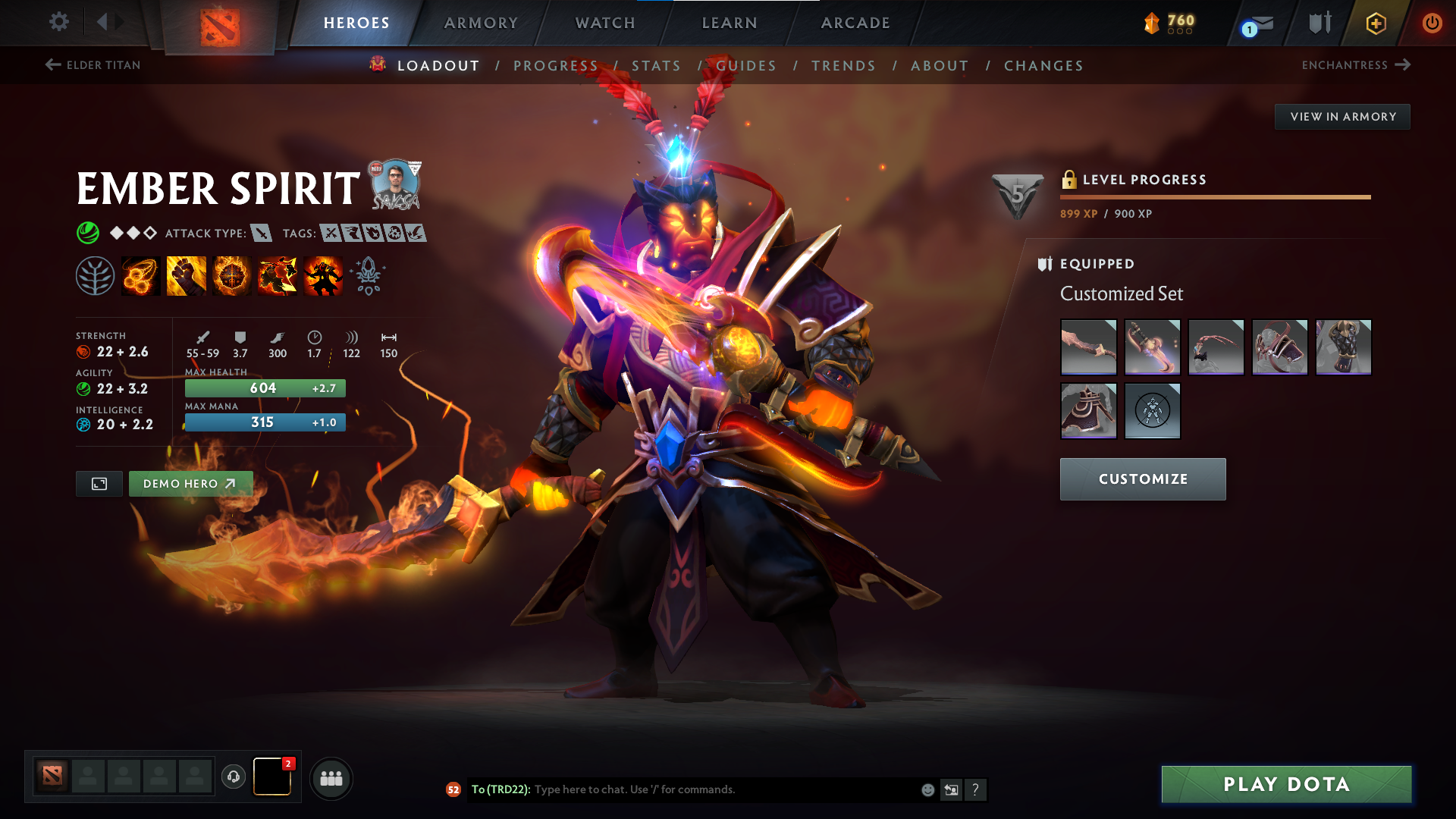Viewport: 1456px width, 819px height.
Task: Open the STATS loadout section
Action: 656,66
